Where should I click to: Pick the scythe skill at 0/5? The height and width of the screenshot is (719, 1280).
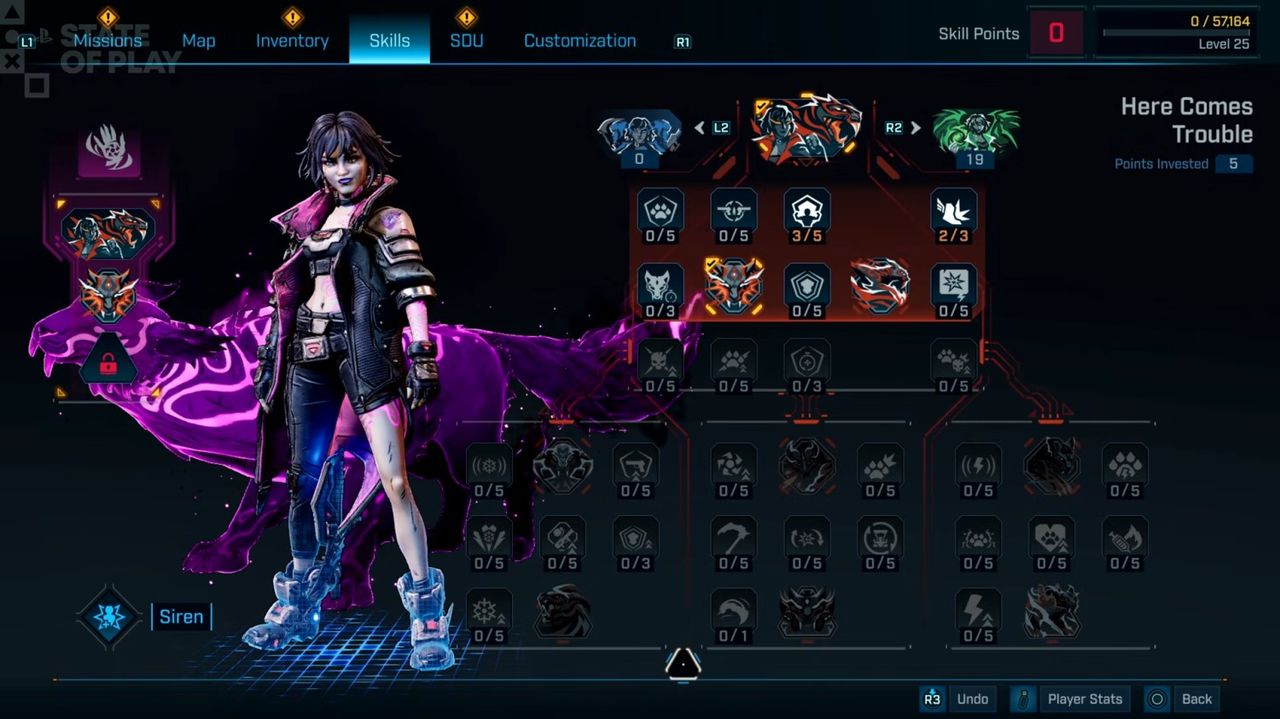pyautogui.click(x=733, y=541)
